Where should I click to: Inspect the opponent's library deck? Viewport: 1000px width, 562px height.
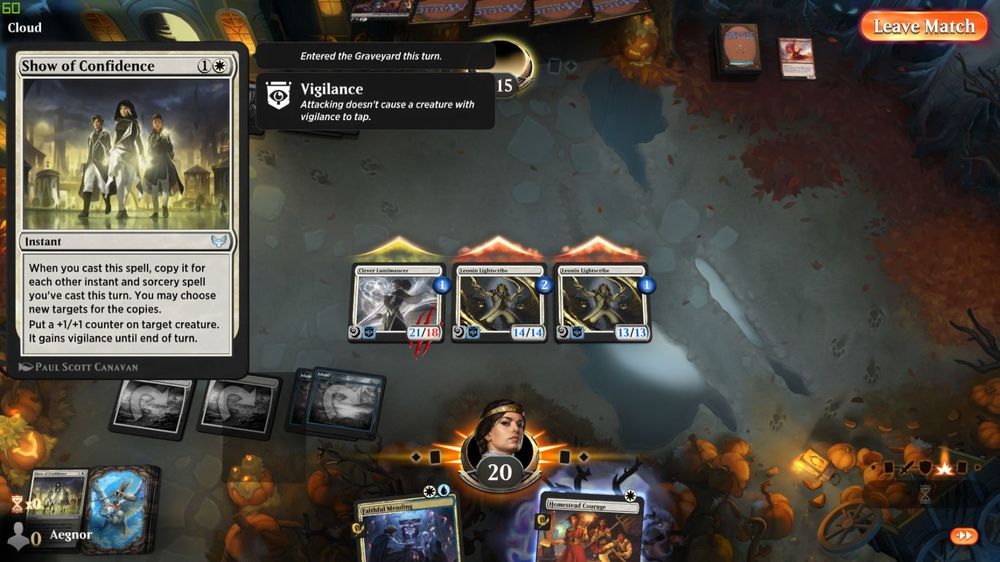click(739, 50)
